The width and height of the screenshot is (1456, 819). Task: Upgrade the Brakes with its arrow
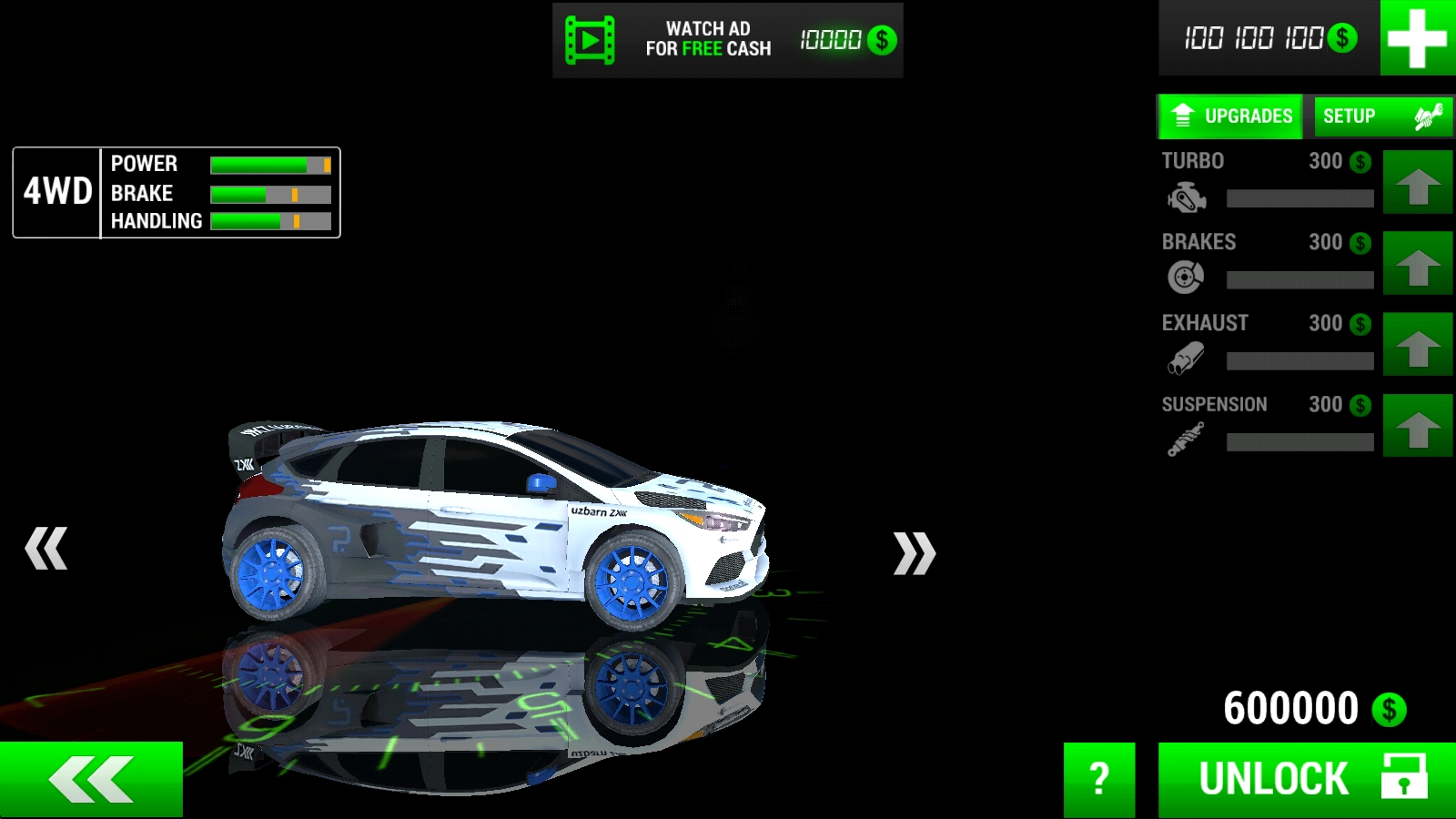click(x=1417, y=263)
